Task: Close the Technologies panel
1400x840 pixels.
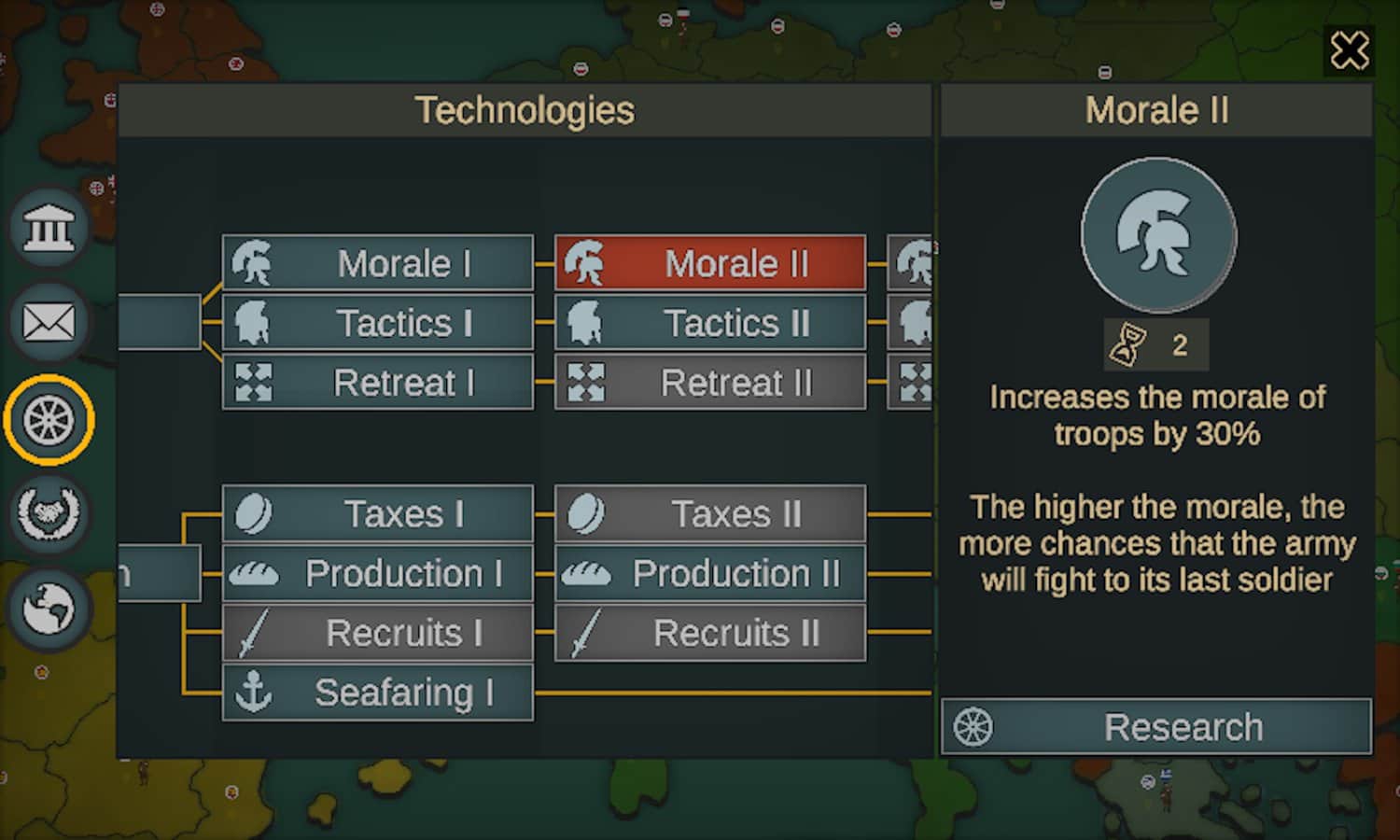Action: pos(1349,50)
